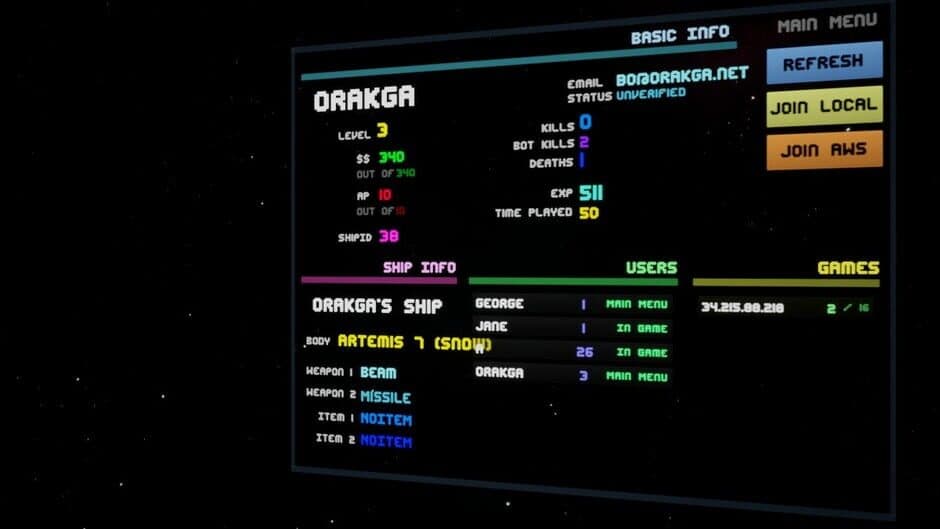
Task: Pick the Orakga user row
Action: coord(570,375)
